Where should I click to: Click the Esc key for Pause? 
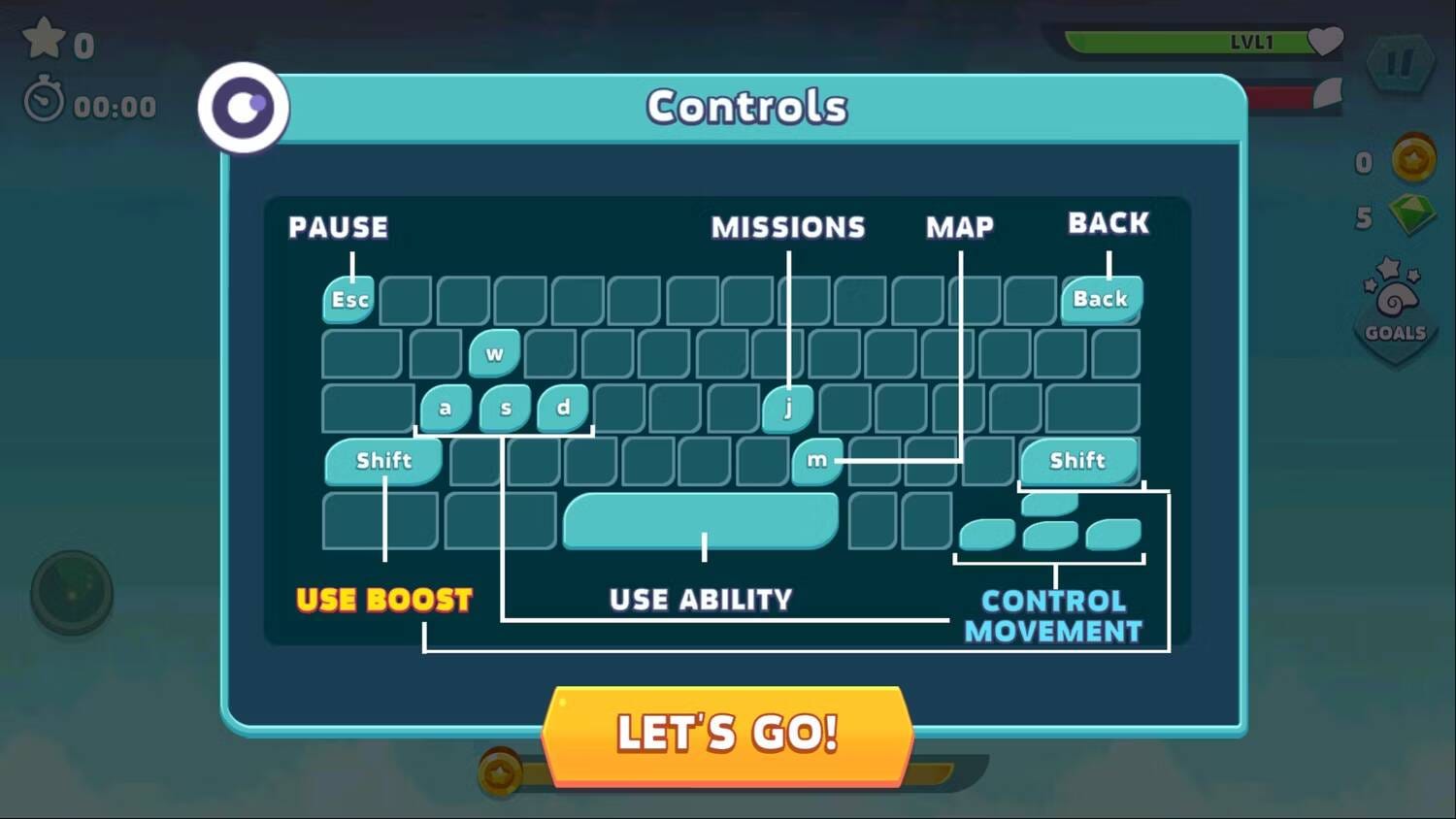click(x=347, y=299)
